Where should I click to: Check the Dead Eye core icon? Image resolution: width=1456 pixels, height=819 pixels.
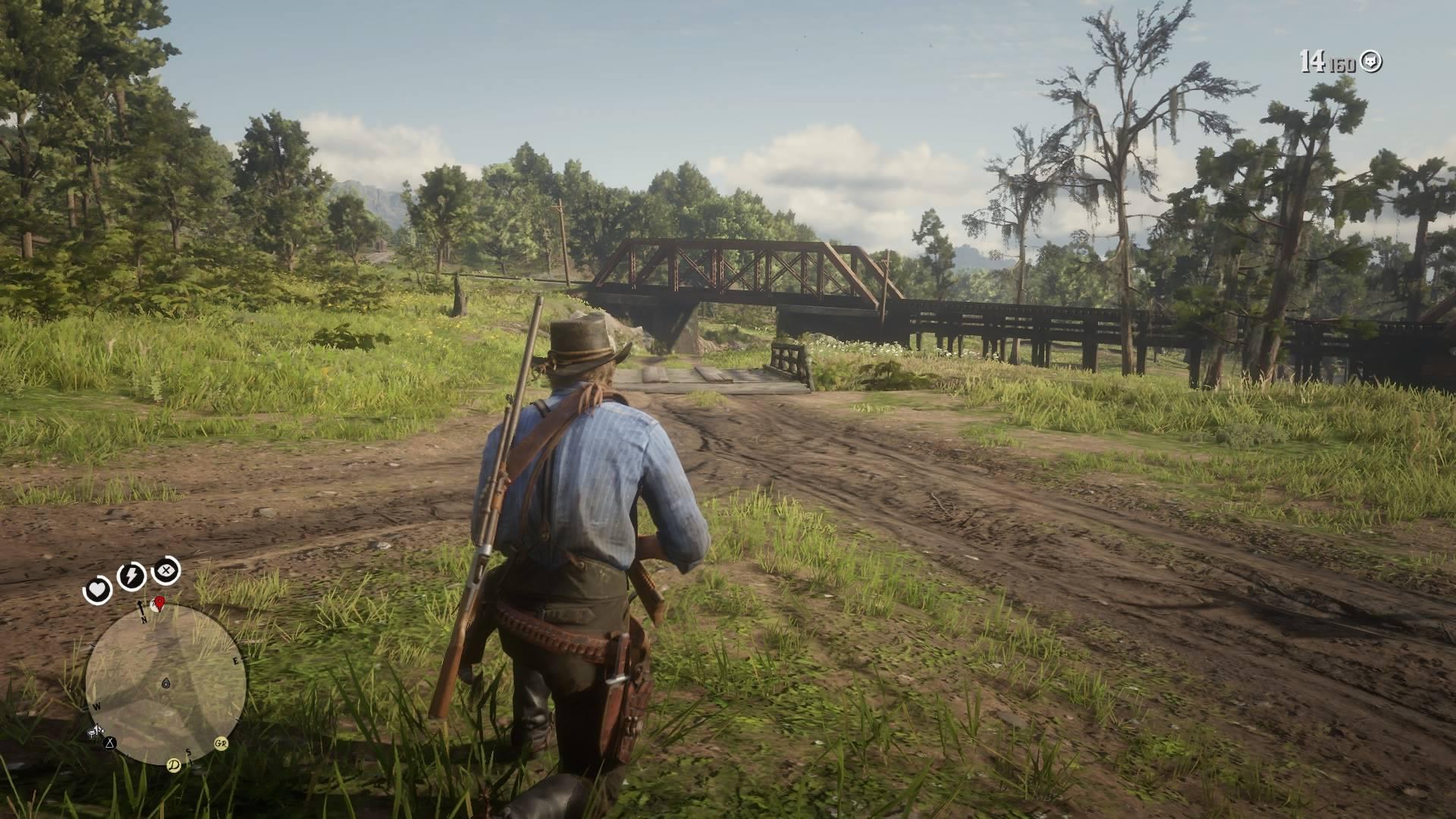pyautogui.click(x=166, y=570)
